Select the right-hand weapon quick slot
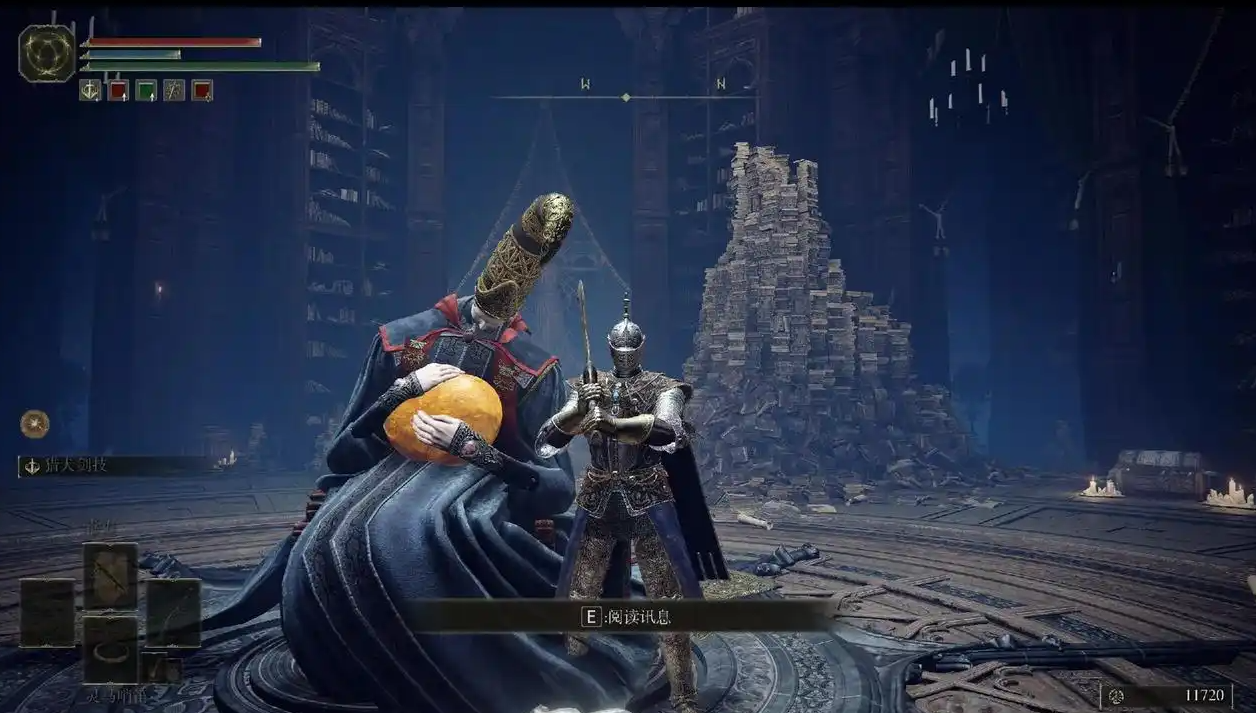The width and height of the screenshot is (1256, 713). [173, 612]
